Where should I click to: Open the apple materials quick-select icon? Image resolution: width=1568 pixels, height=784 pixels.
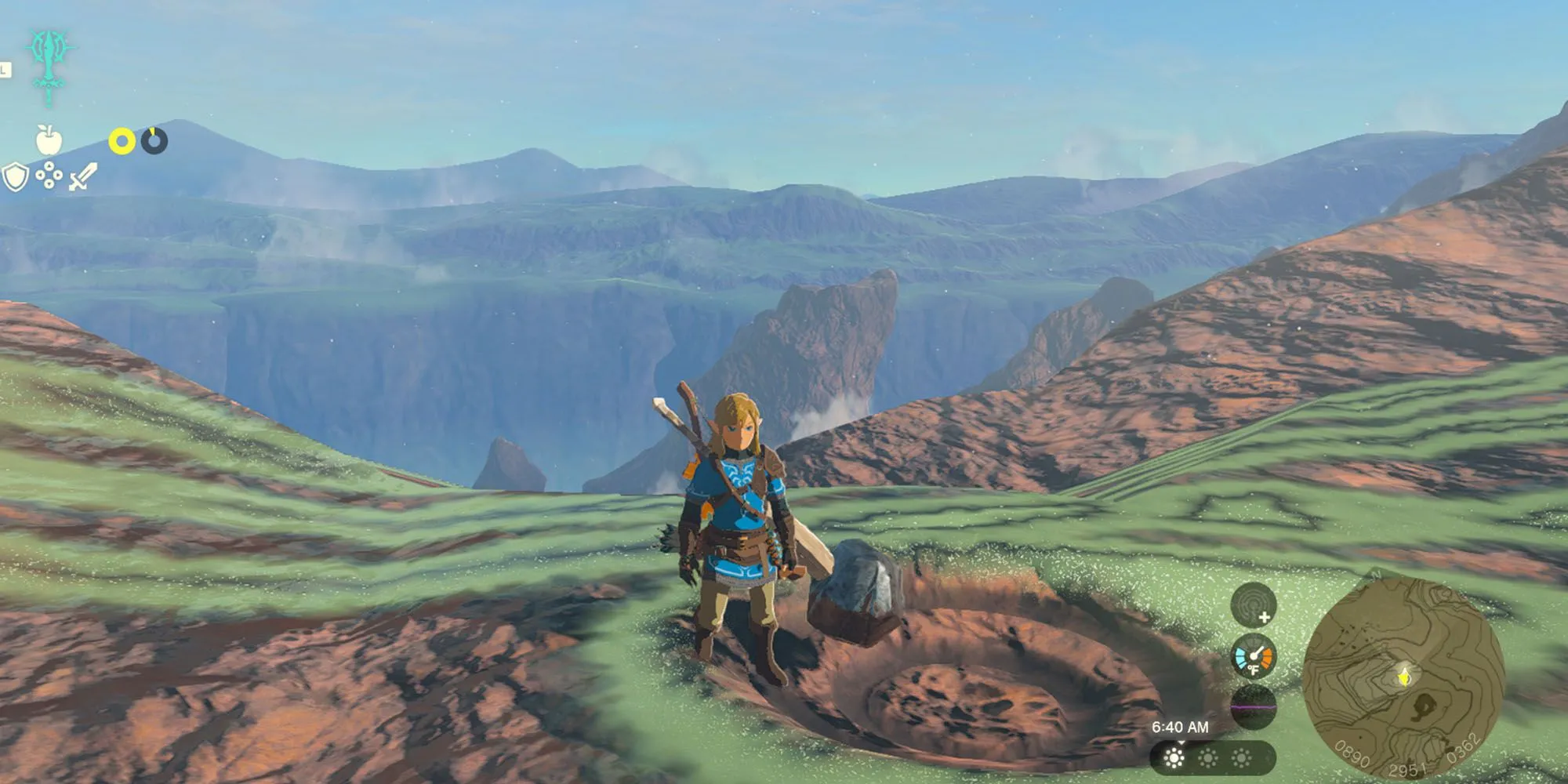coord(49,141)
